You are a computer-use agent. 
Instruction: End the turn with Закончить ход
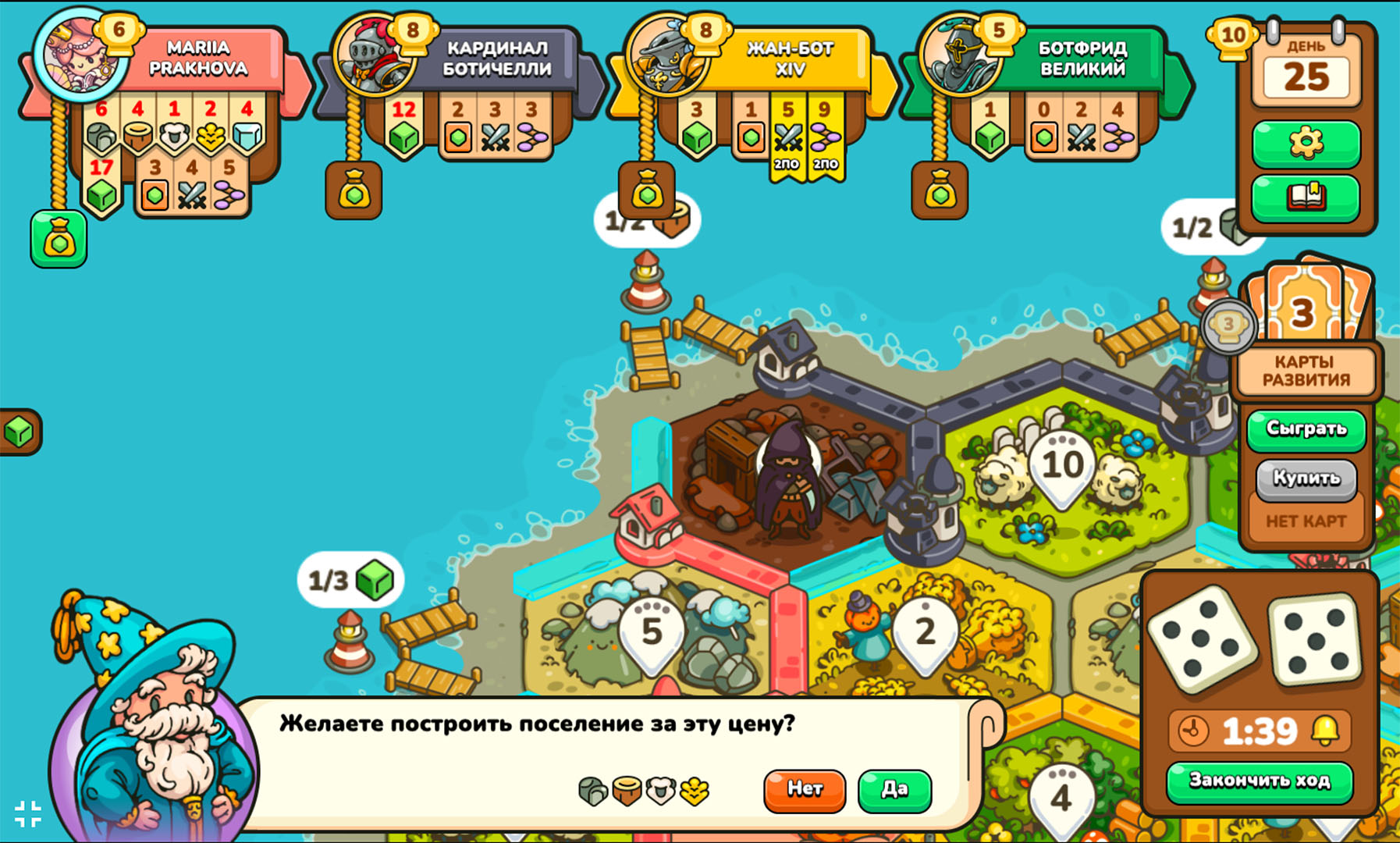[x=1259, y=781]
